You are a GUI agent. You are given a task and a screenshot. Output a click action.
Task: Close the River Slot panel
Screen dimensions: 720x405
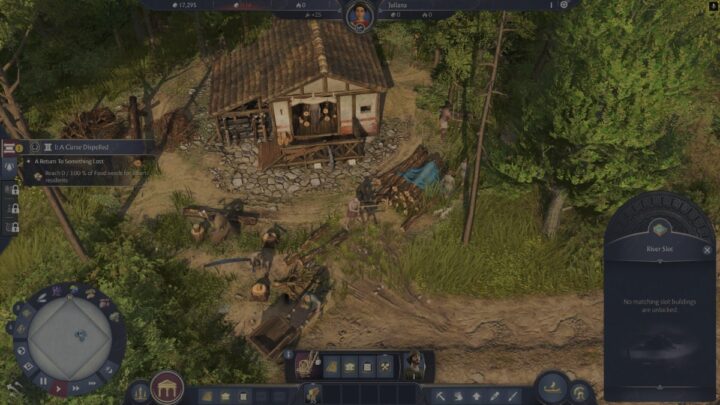point(707,250)
